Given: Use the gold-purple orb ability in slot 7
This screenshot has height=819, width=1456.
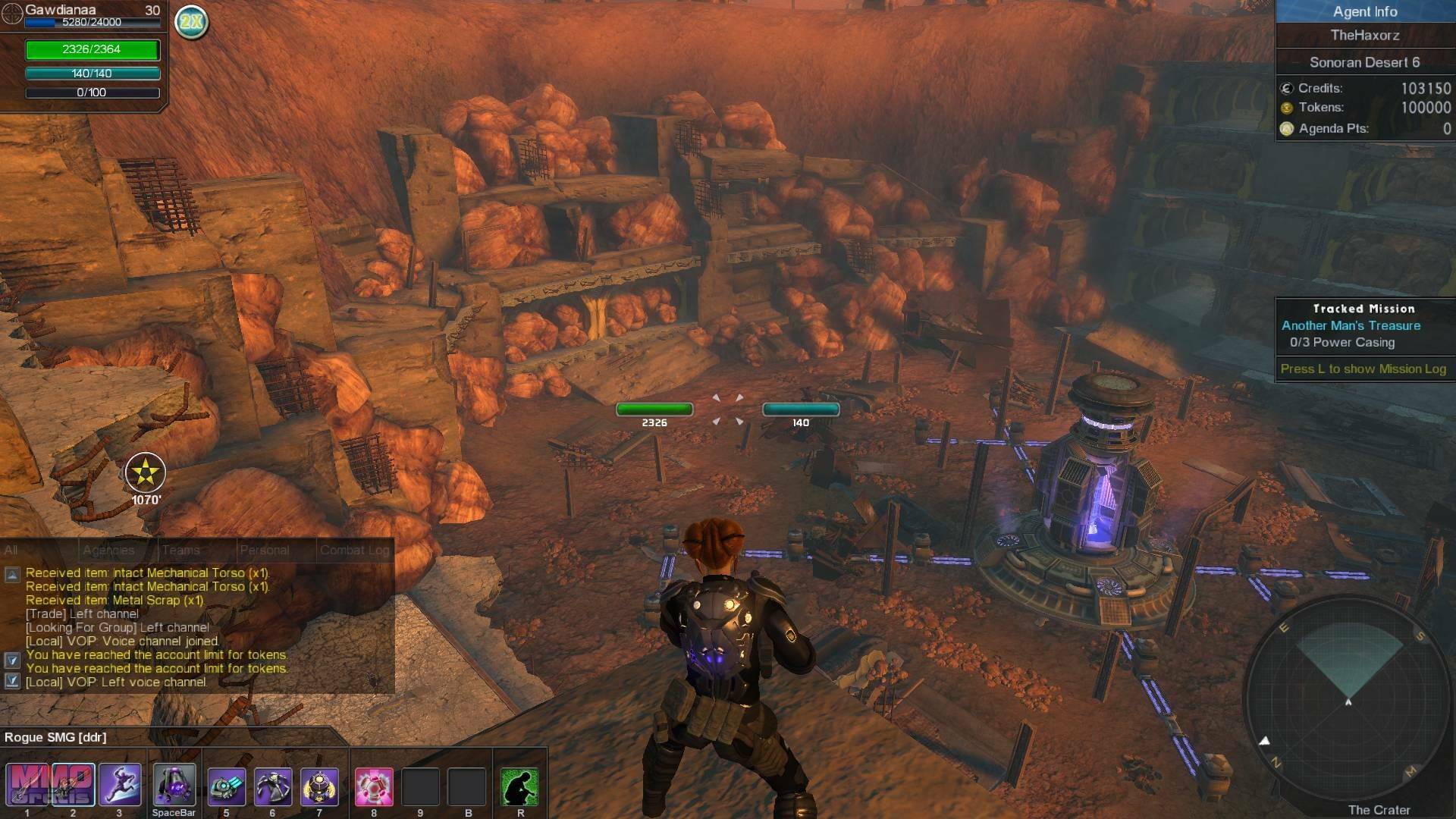Looking at the screenshot, I should [319, 786].
